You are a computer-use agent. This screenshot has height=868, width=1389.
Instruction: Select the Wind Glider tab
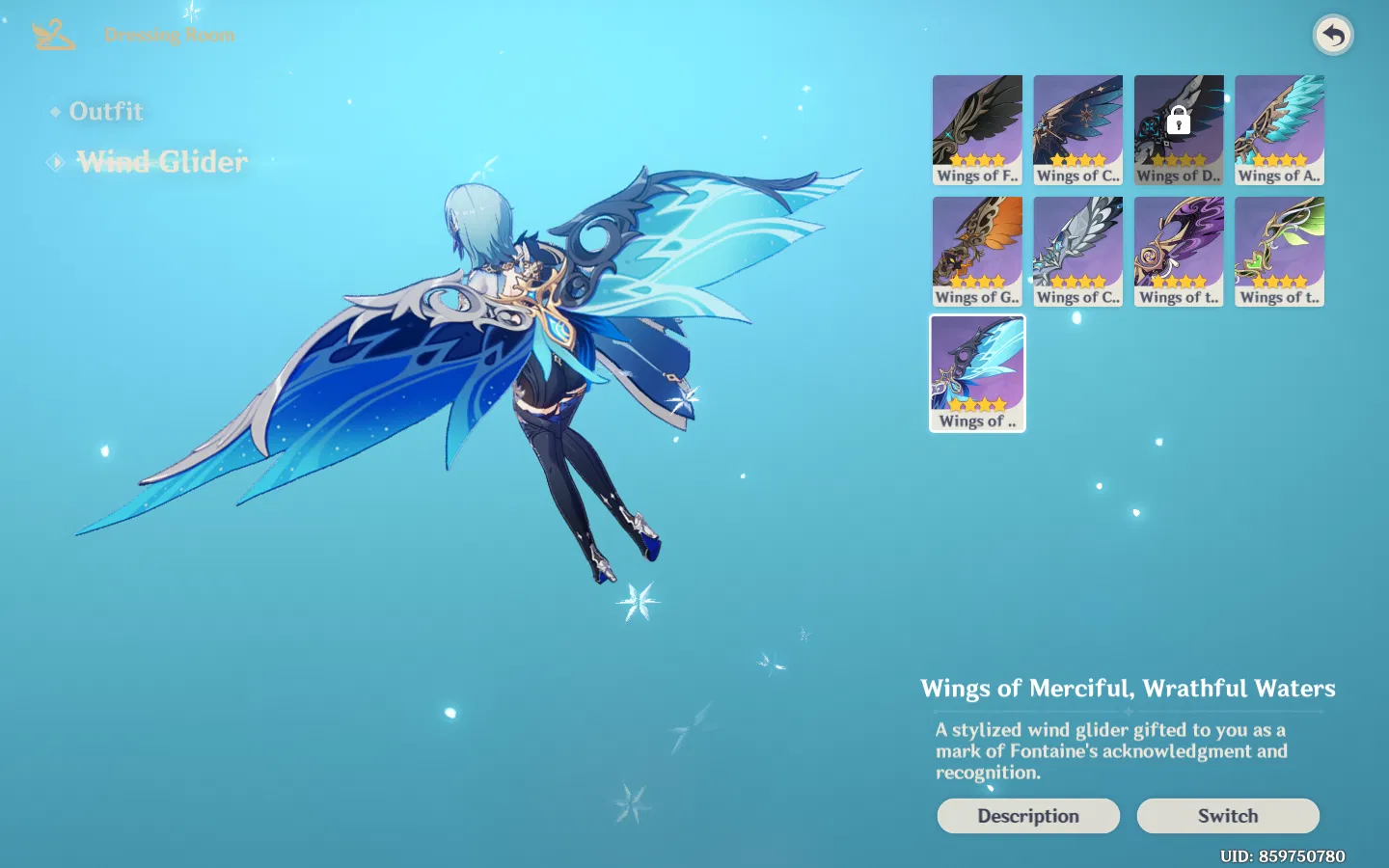(162, 161)
